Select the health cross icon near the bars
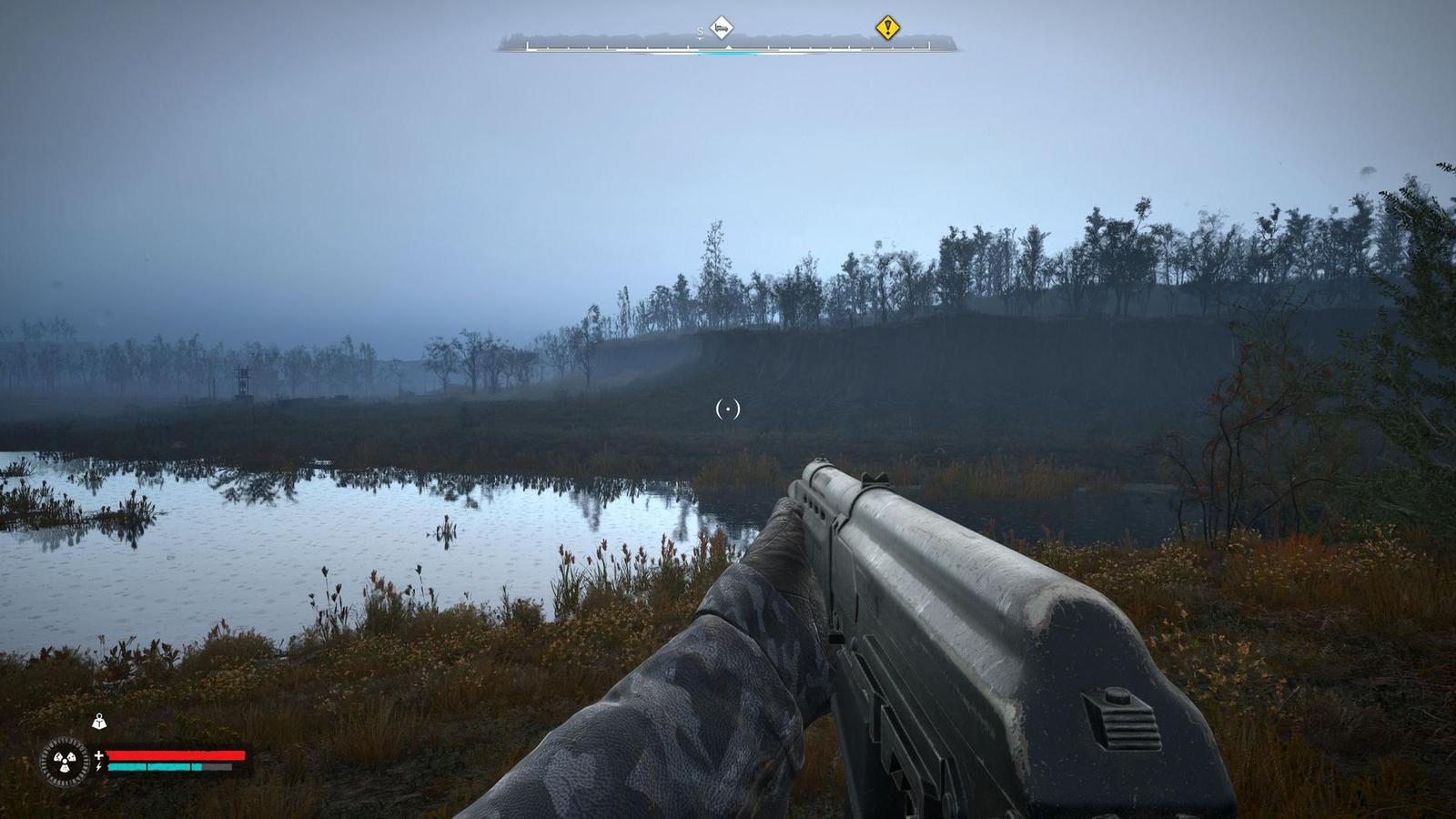This screenshot has width=1456, height=819. (99, 755)
